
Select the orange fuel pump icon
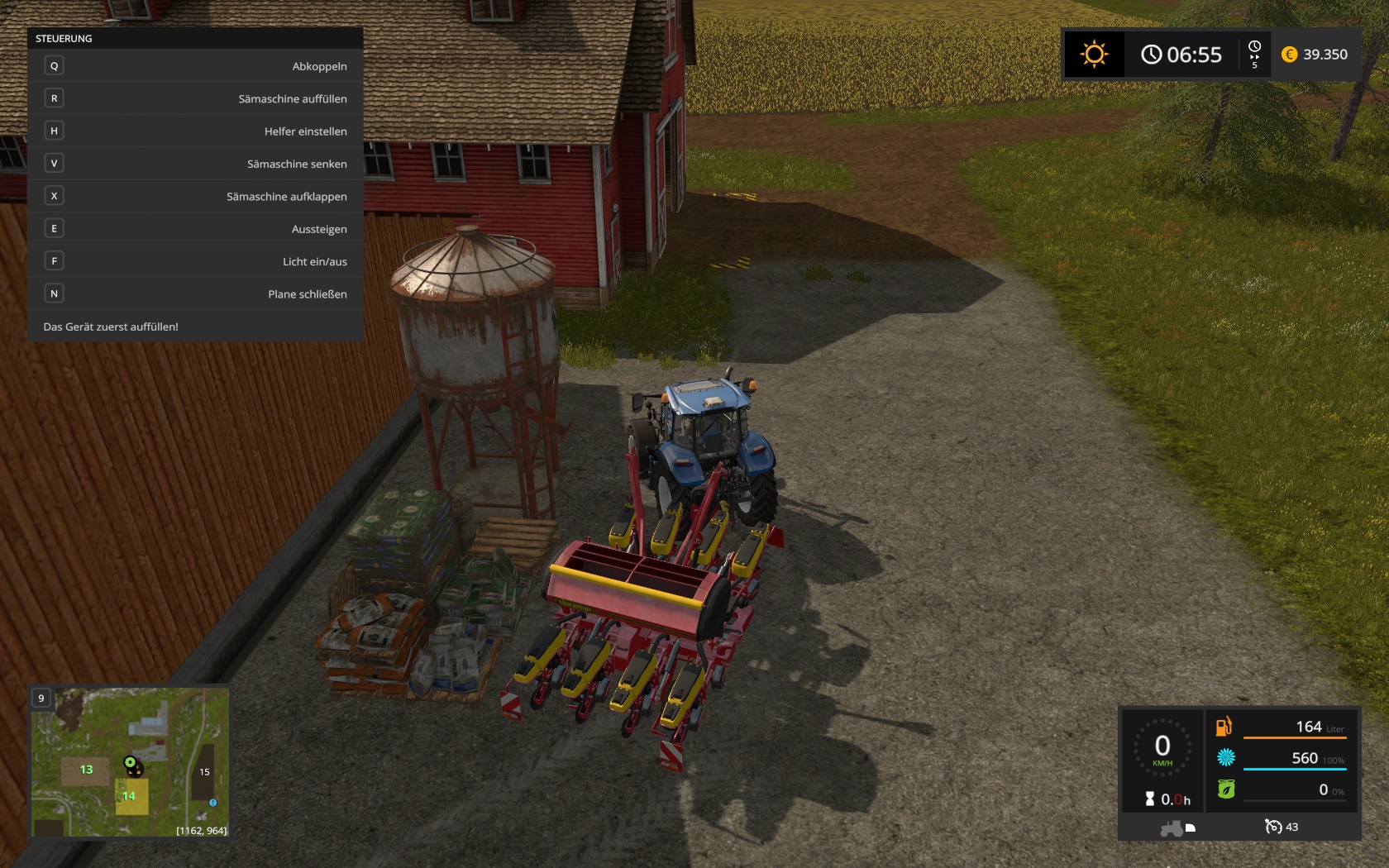[x=1224, y=727]
